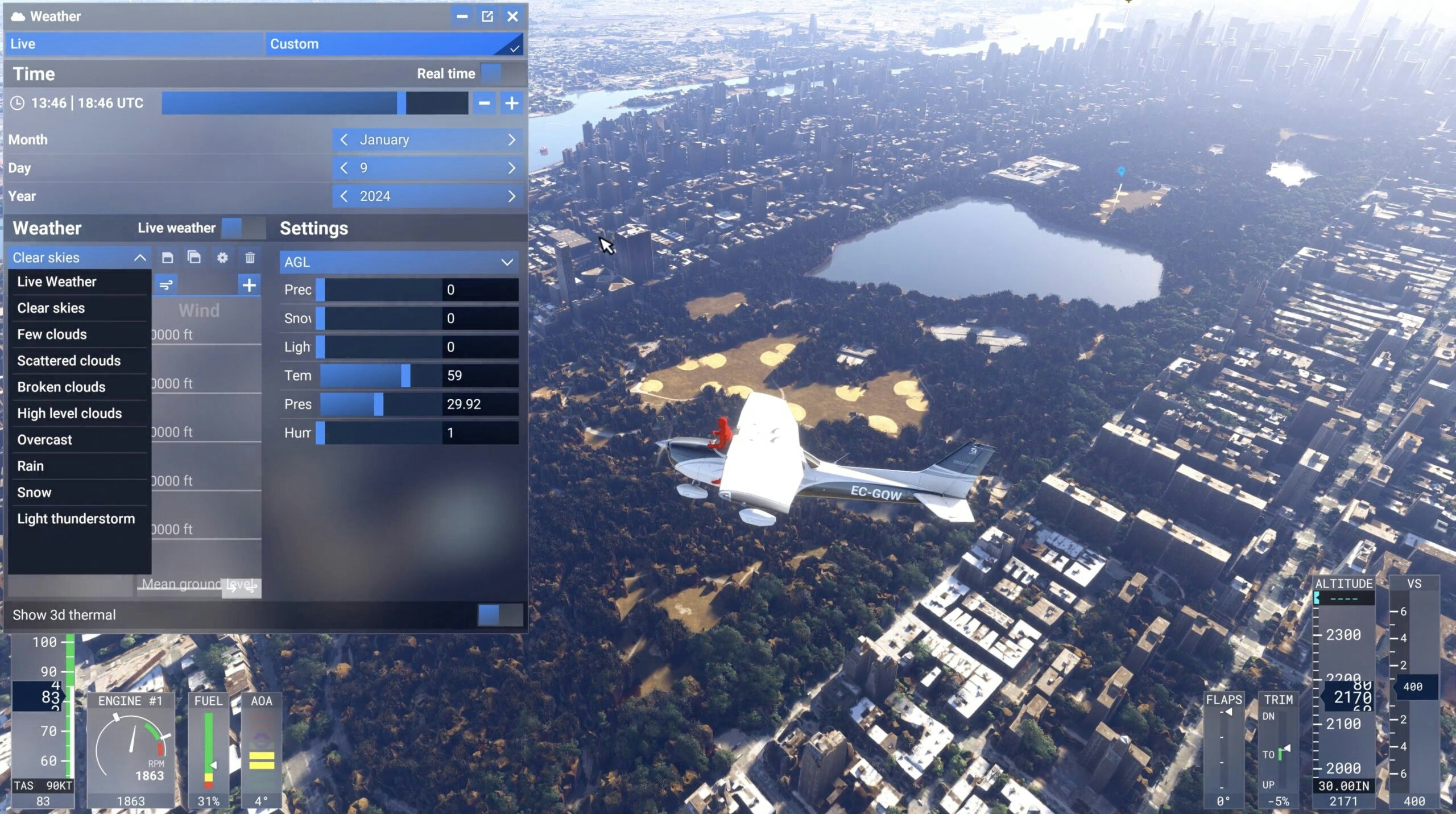This screenshot has height=814, width=1456.
Task: Choose Few clouds preset
Action: click(52, 334)
